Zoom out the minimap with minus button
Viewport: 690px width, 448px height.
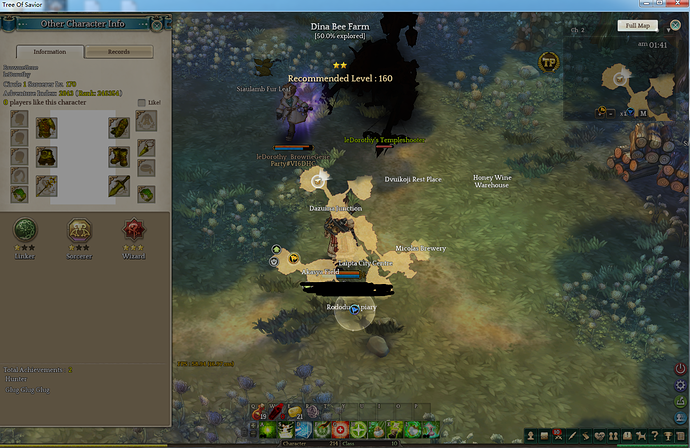[609, 113]
